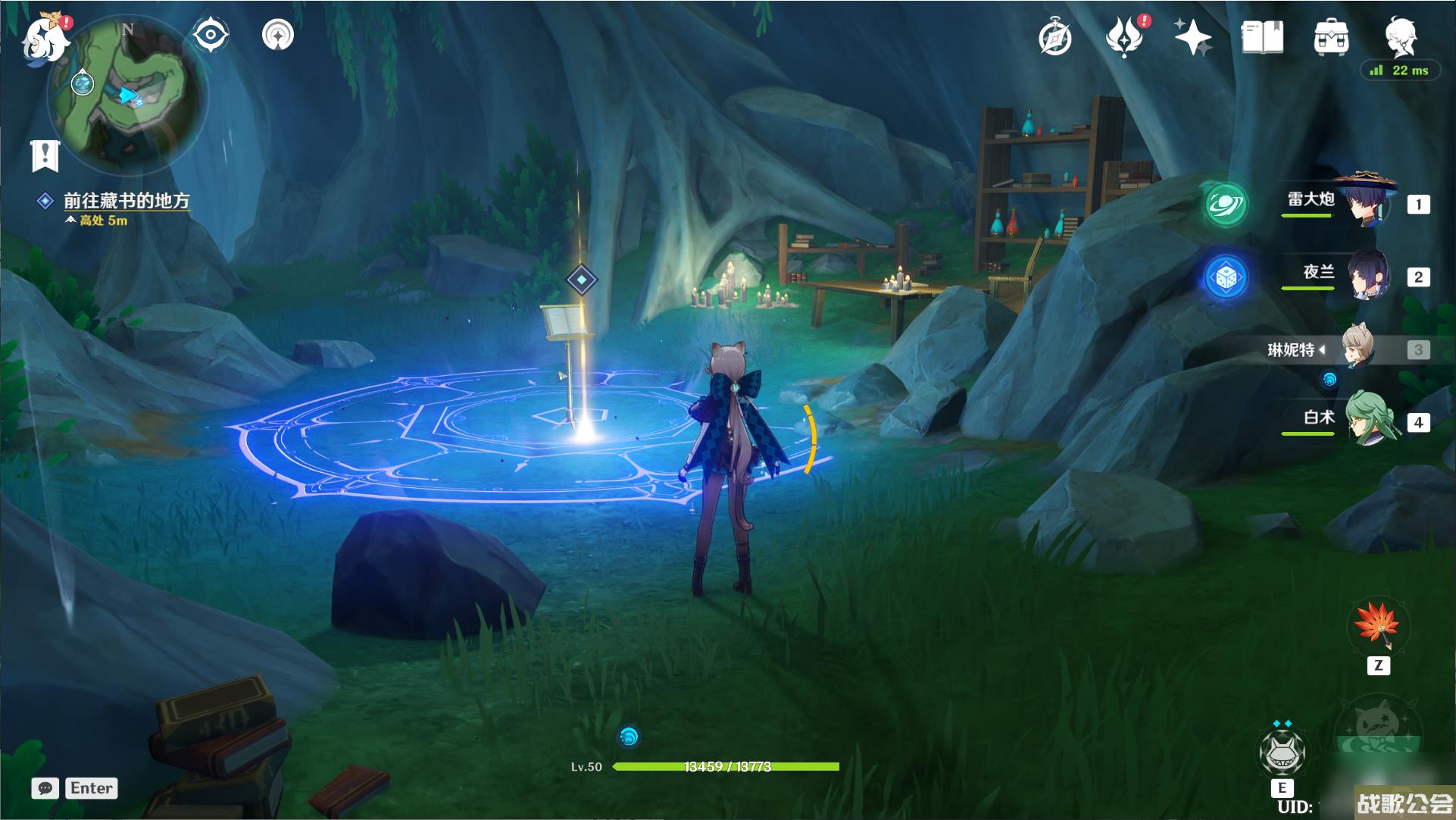Toggle the eye-shaped elemental sight icon
The image size is (1456, 820).
210,35
